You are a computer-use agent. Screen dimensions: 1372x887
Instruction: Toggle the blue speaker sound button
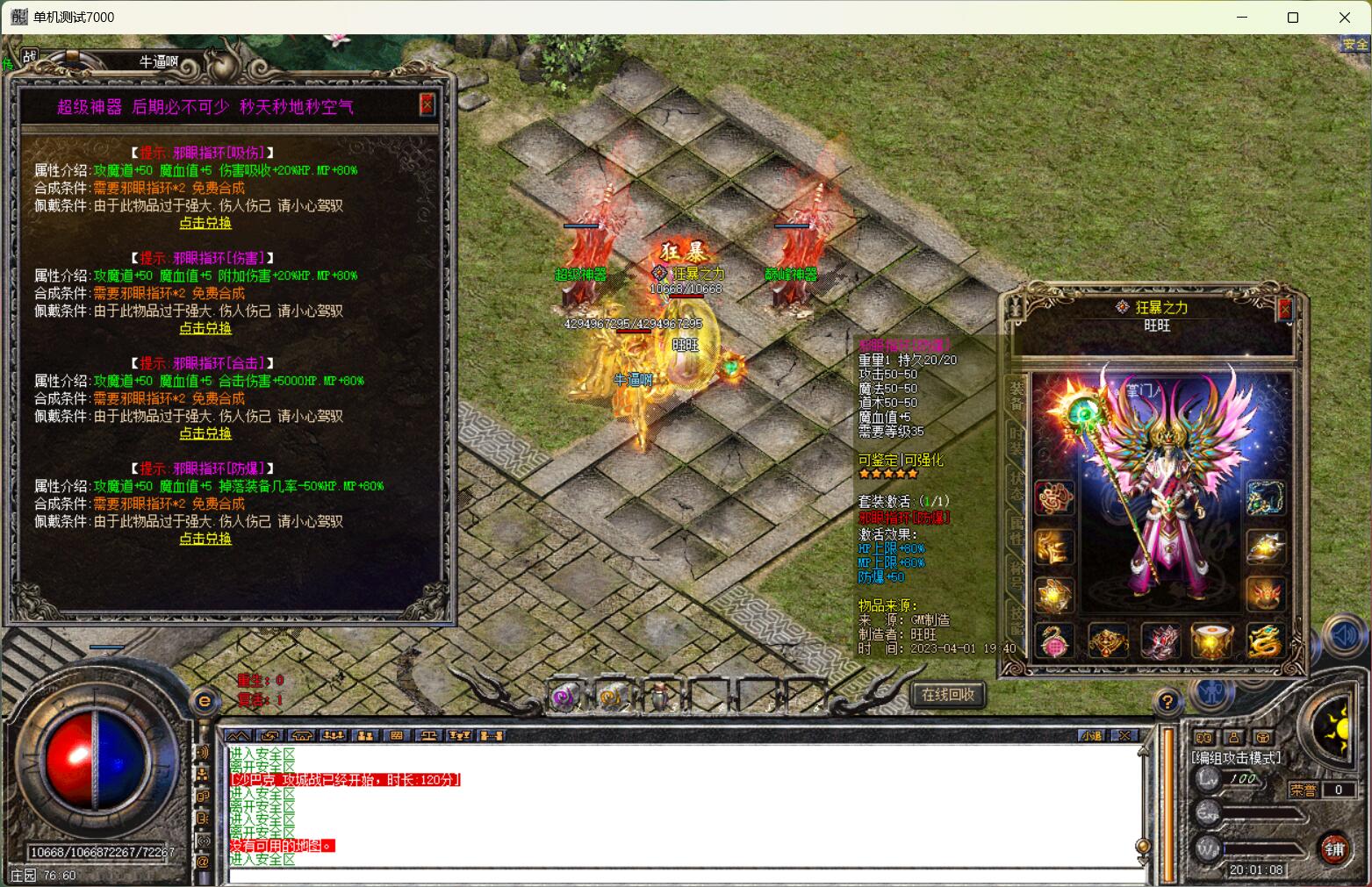1342,635
